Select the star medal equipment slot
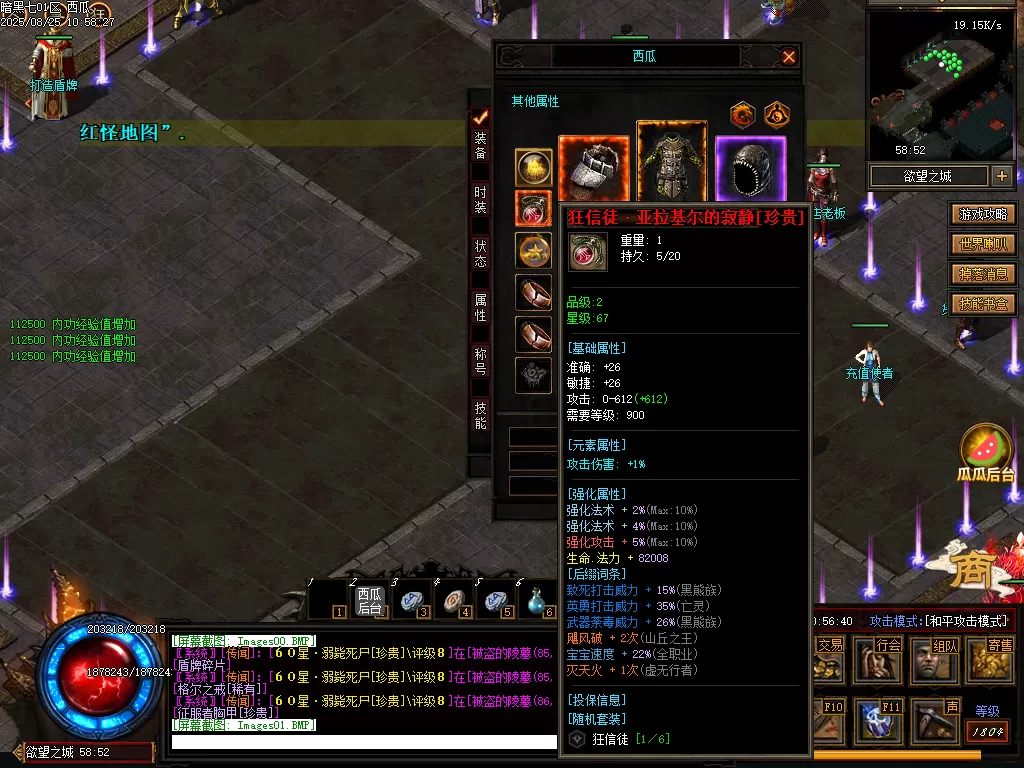1024x768 pixels. coord(533,250)
